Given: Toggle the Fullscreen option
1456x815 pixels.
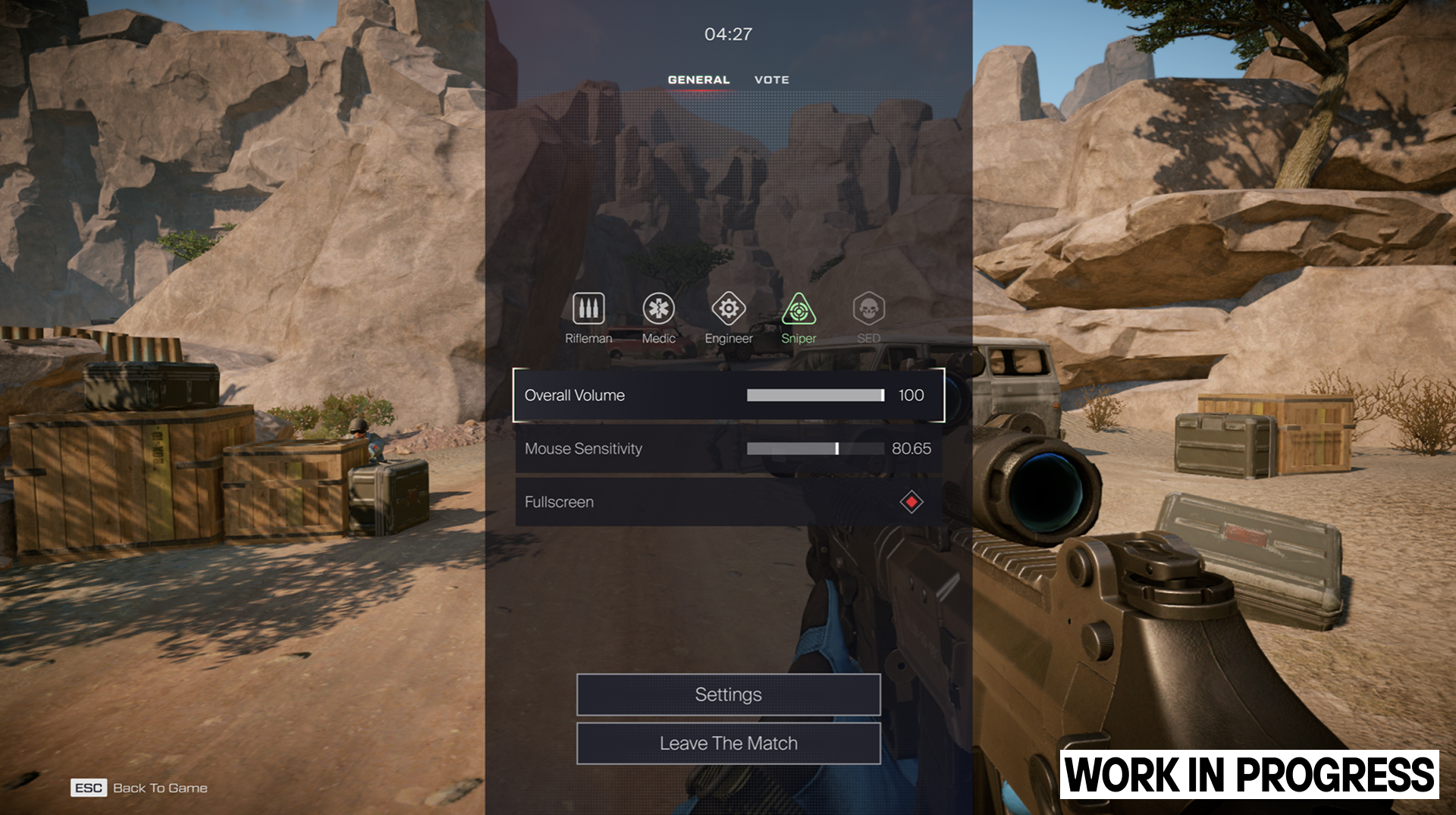Looking at the screenshot, I should 911,502.
